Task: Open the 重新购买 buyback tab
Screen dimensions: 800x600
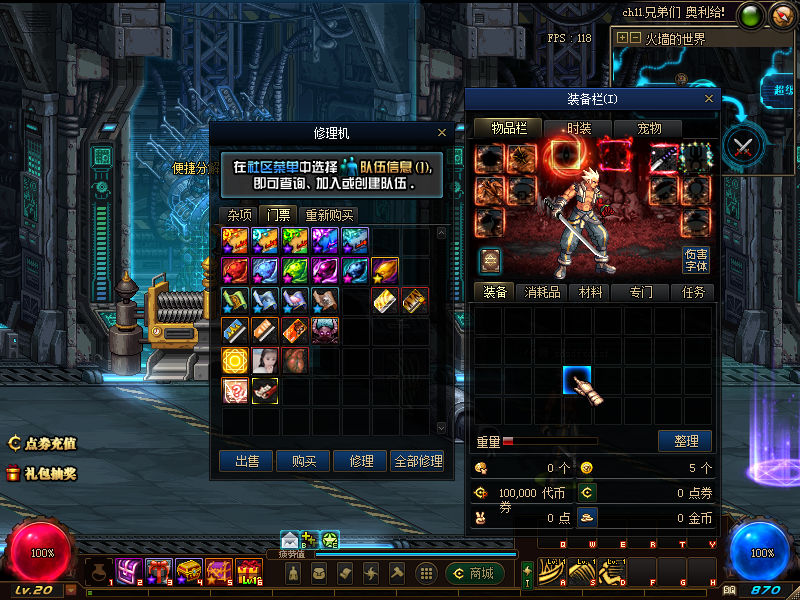Action: tap(329, 214)
